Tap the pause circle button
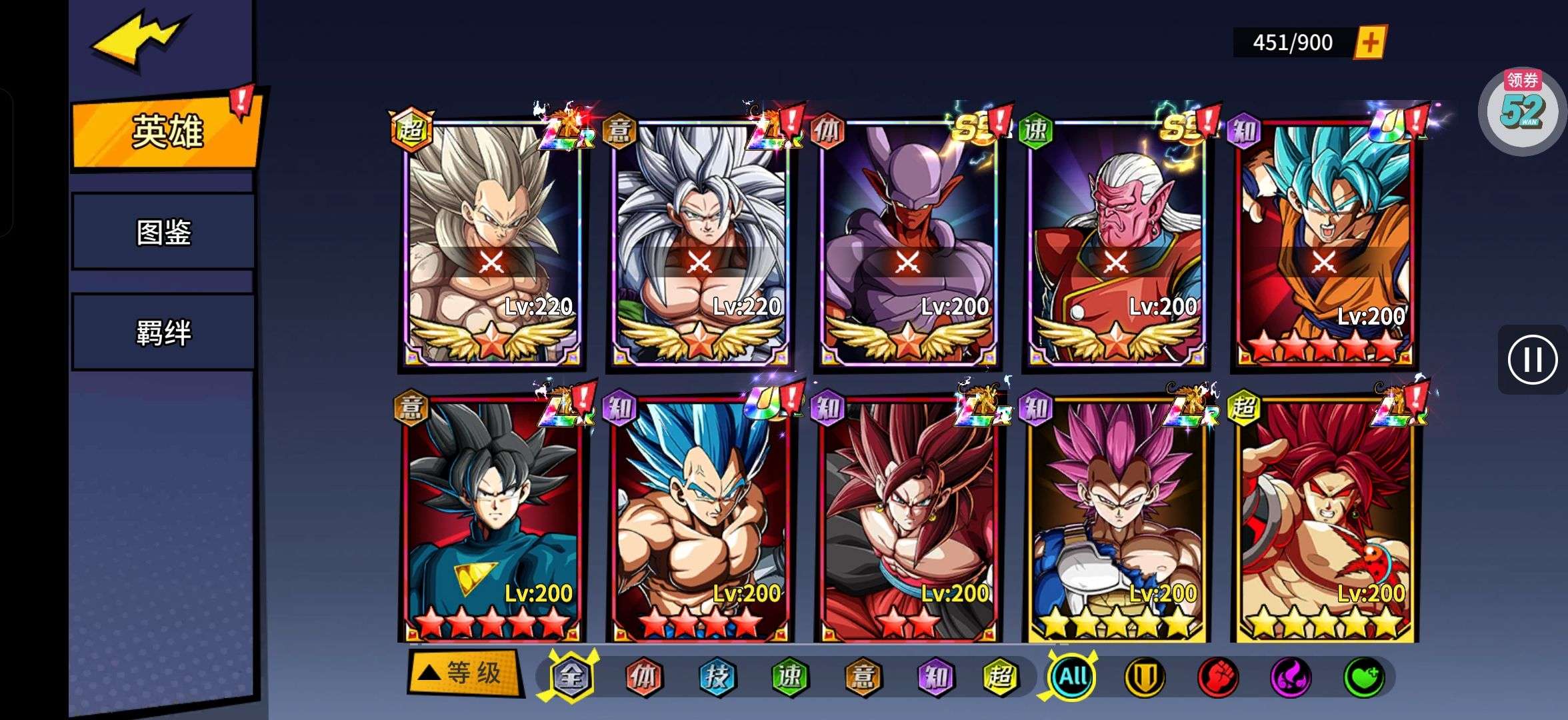This screenshot has height=720, width=1568. tap(1532, 360)
